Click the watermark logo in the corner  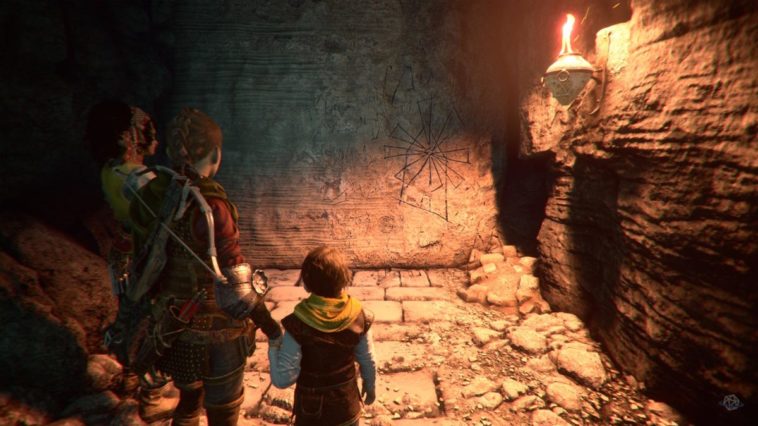pyautogui.click(x=733, y=403)
